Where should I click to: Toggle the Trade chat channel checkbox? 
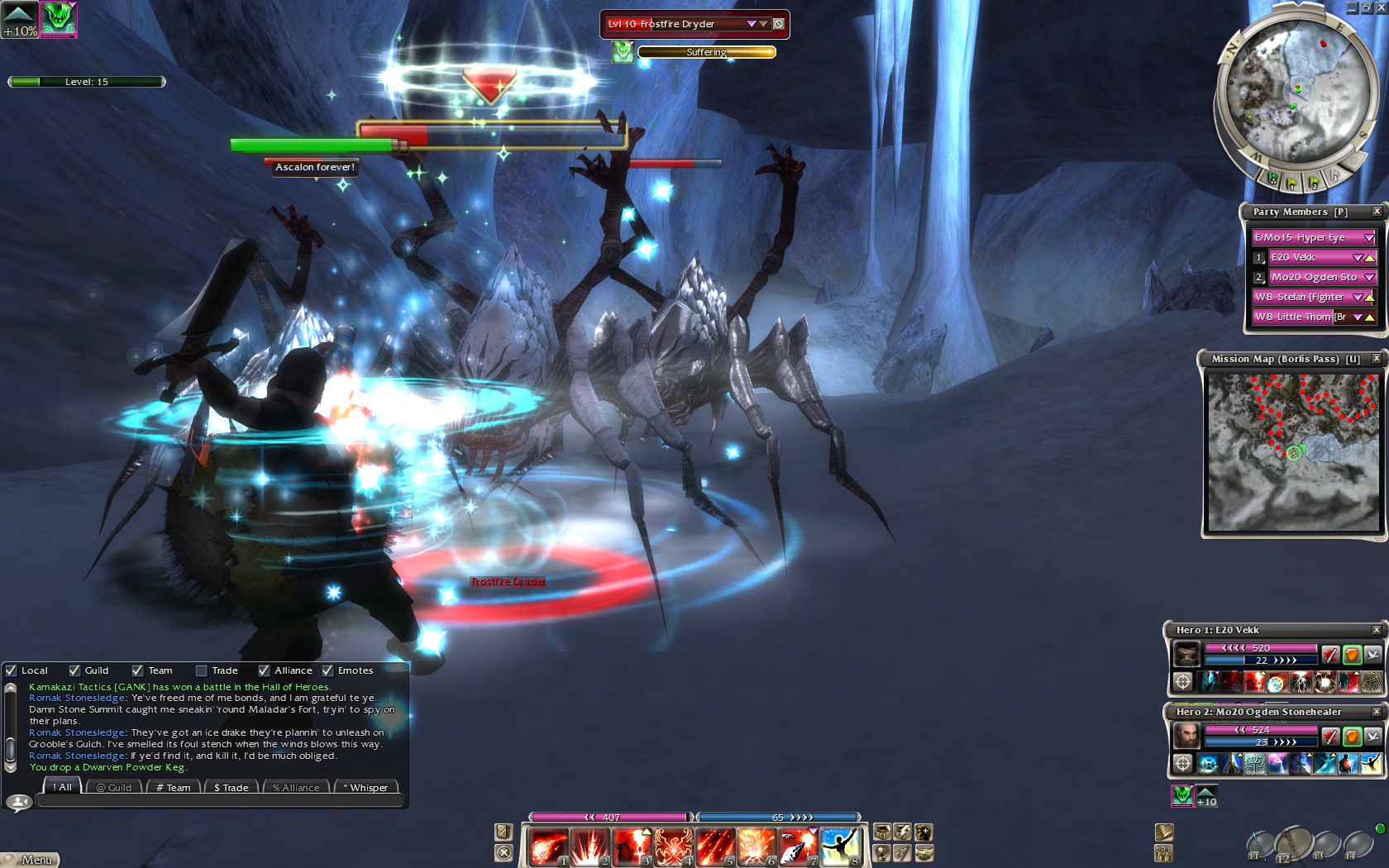point(202,670)
